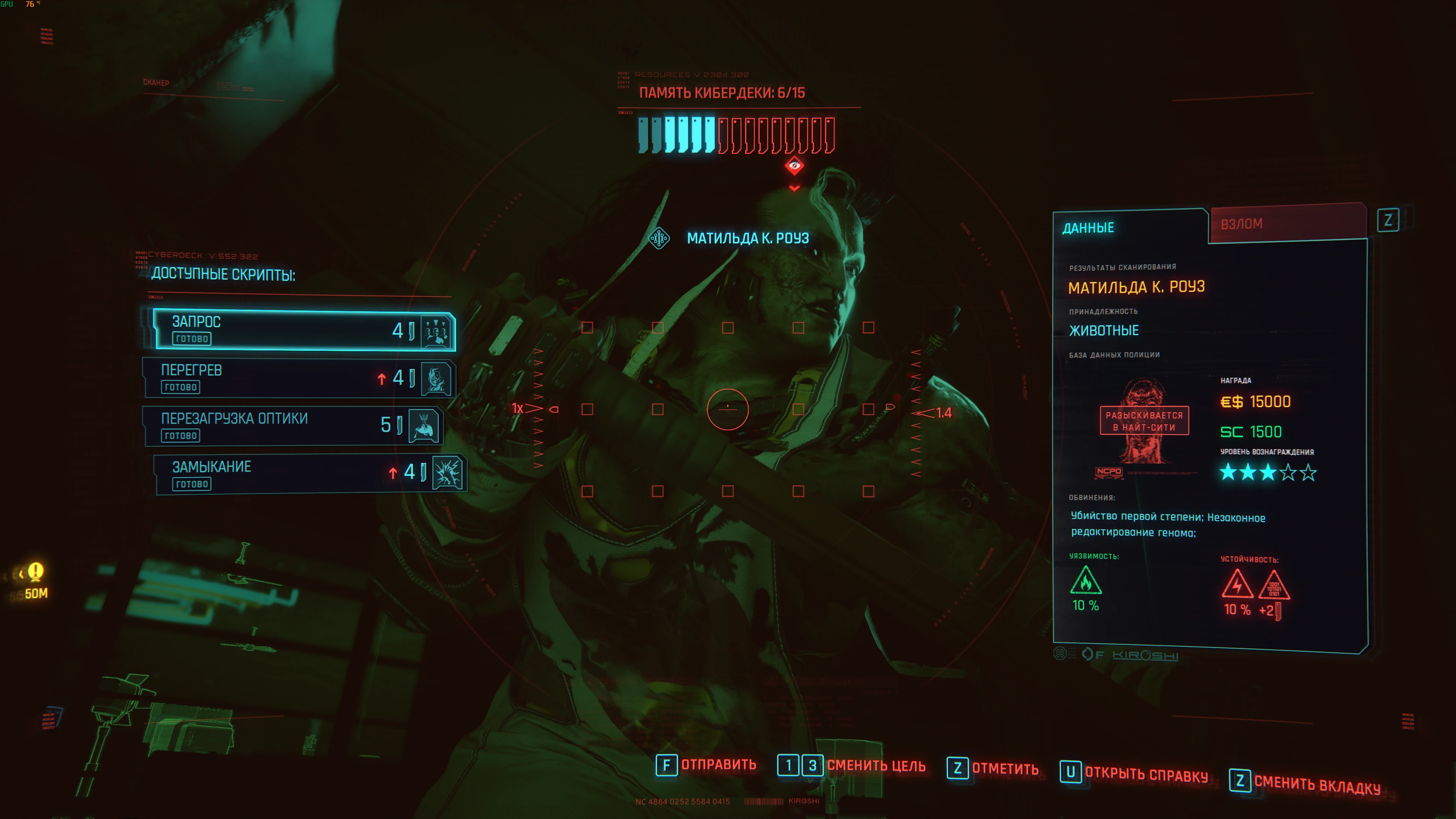
Task: Click the Отметить prompt
Action: click(x=993, y=769)
